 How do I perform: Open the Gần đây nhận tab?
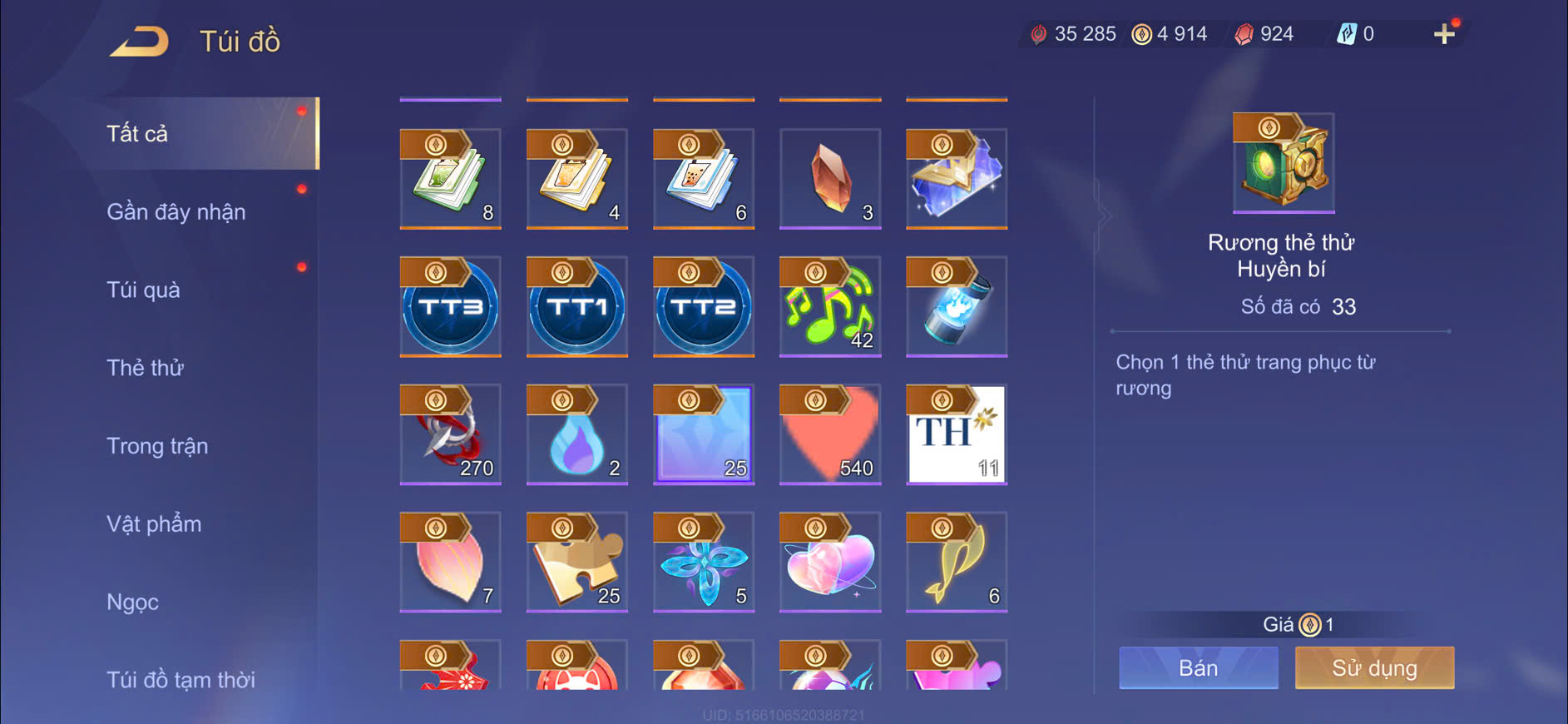(176, 212)
